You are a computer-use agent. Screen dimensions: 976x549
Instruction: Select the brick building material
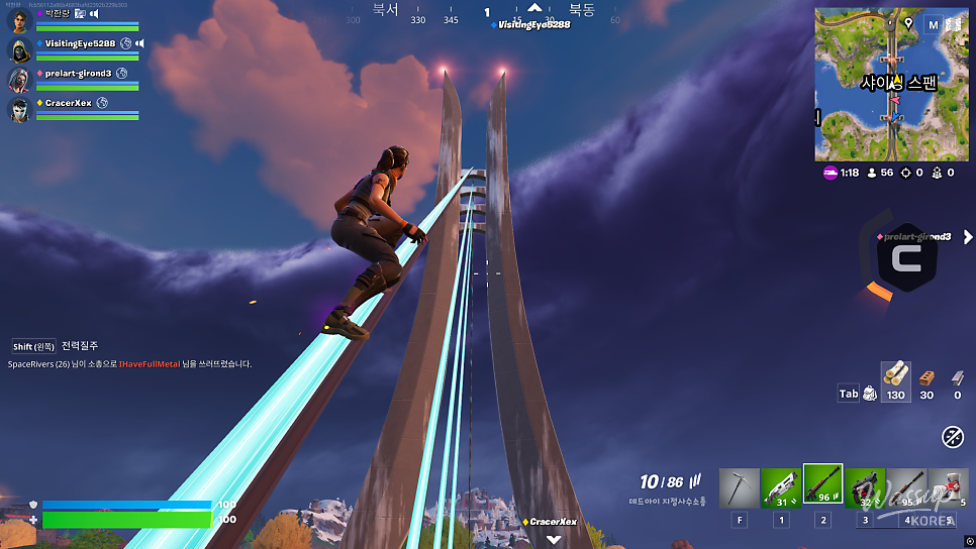[927, 377]
